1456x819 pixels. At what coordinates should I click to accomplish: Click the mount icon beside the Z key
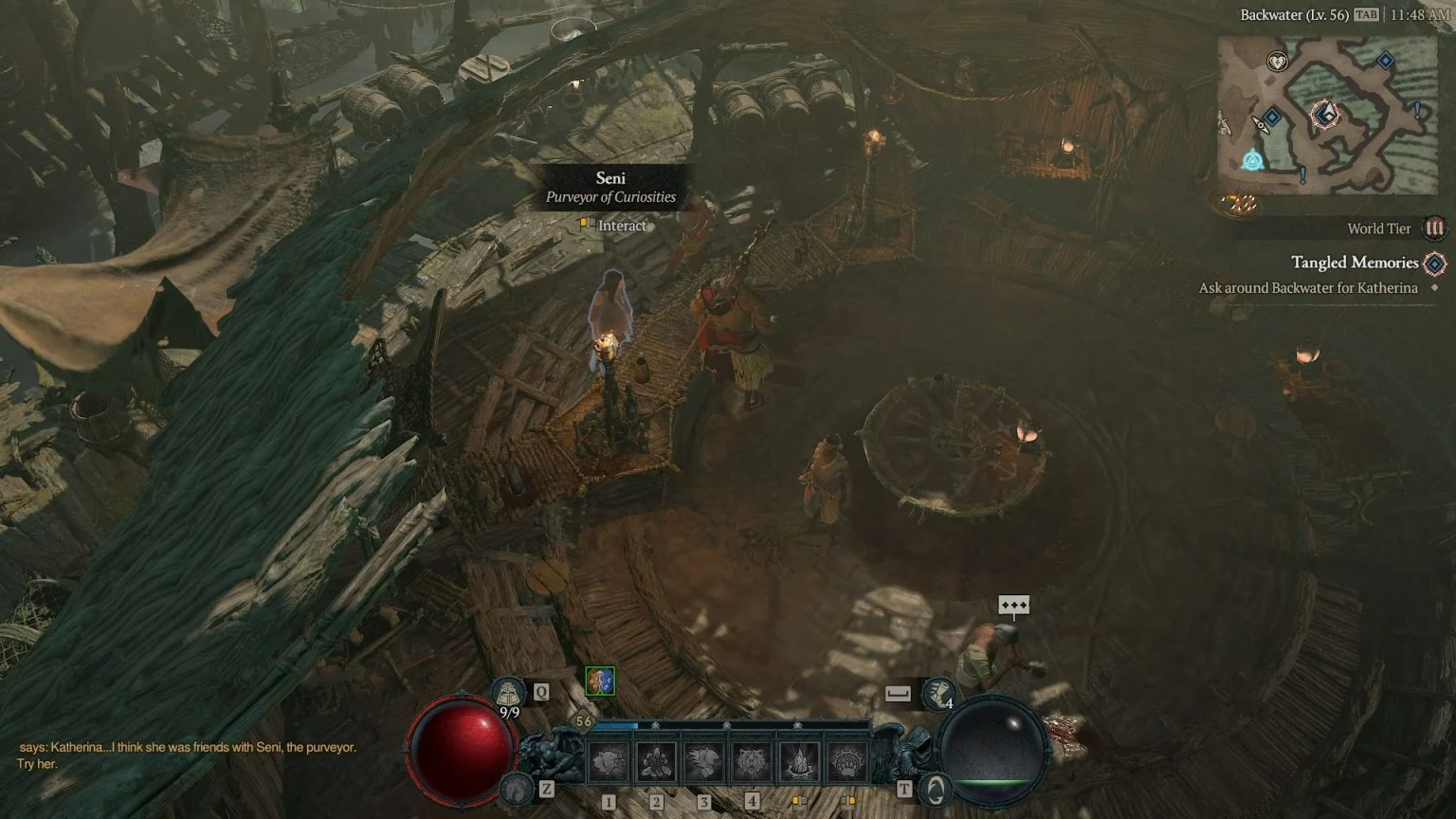[x=515, y=789]
